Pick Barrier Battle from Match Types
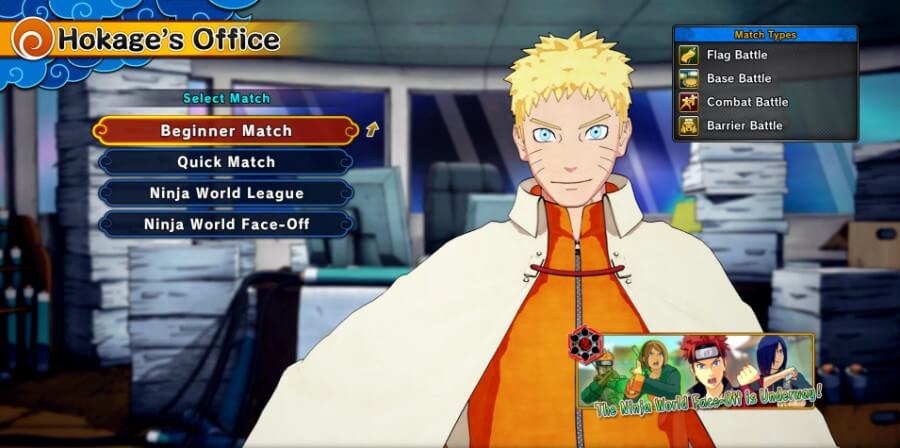This screenshot has width=900, height=448. [x=744, y=125]
